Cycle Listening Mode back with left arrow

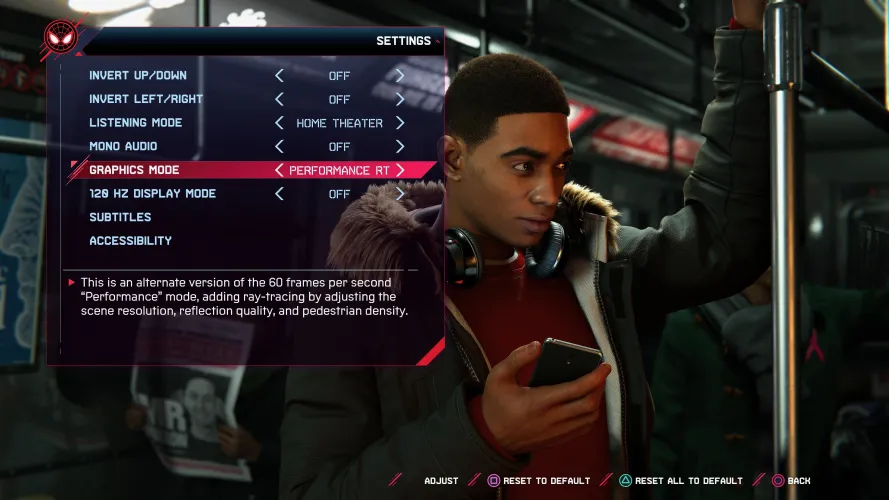[279, 123]
